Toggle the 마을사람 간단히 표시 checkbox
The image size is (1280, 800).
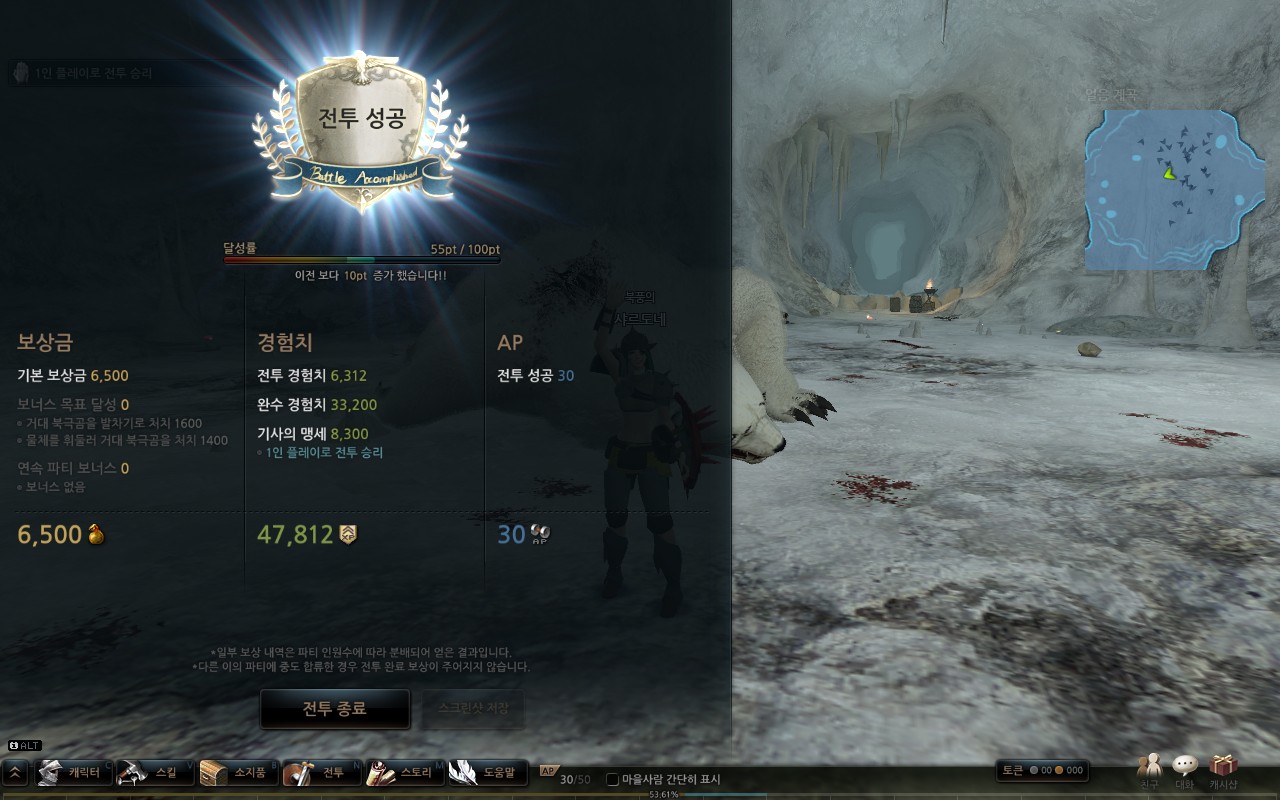[613, 780]
